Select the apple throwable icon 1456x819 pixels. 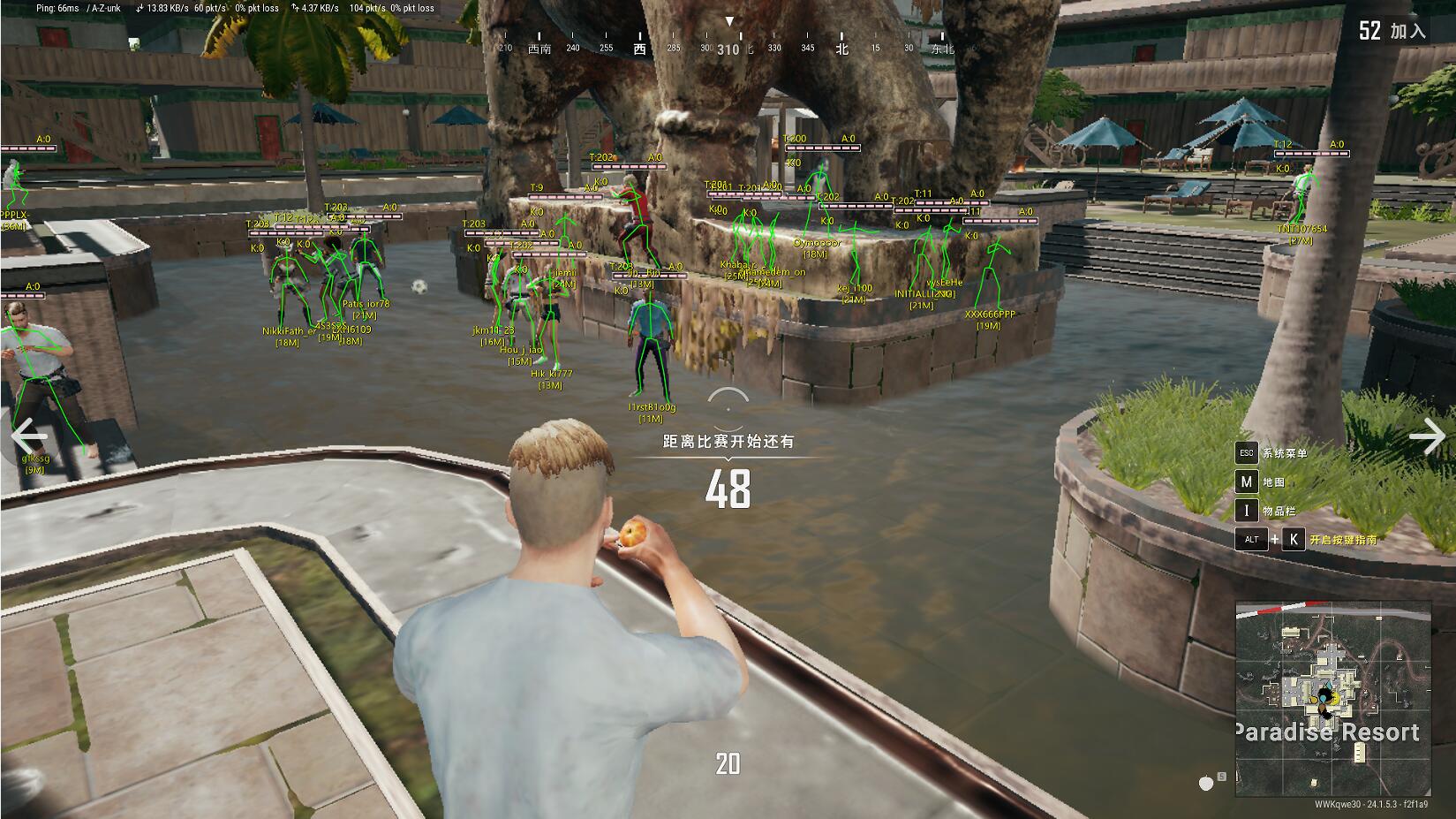coord(1206,782)
